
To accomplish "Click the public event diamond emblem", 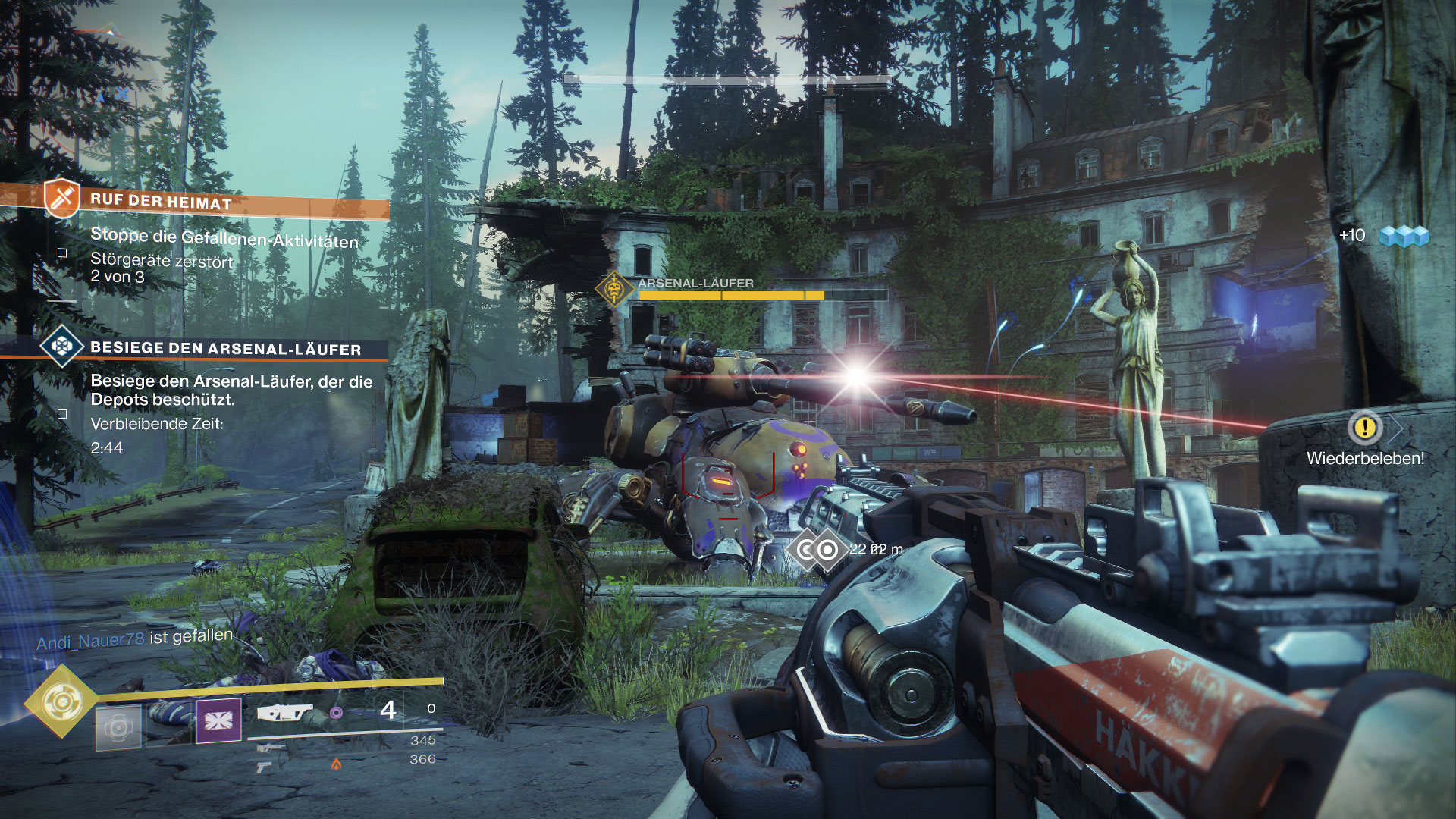I will pos(62,347).
